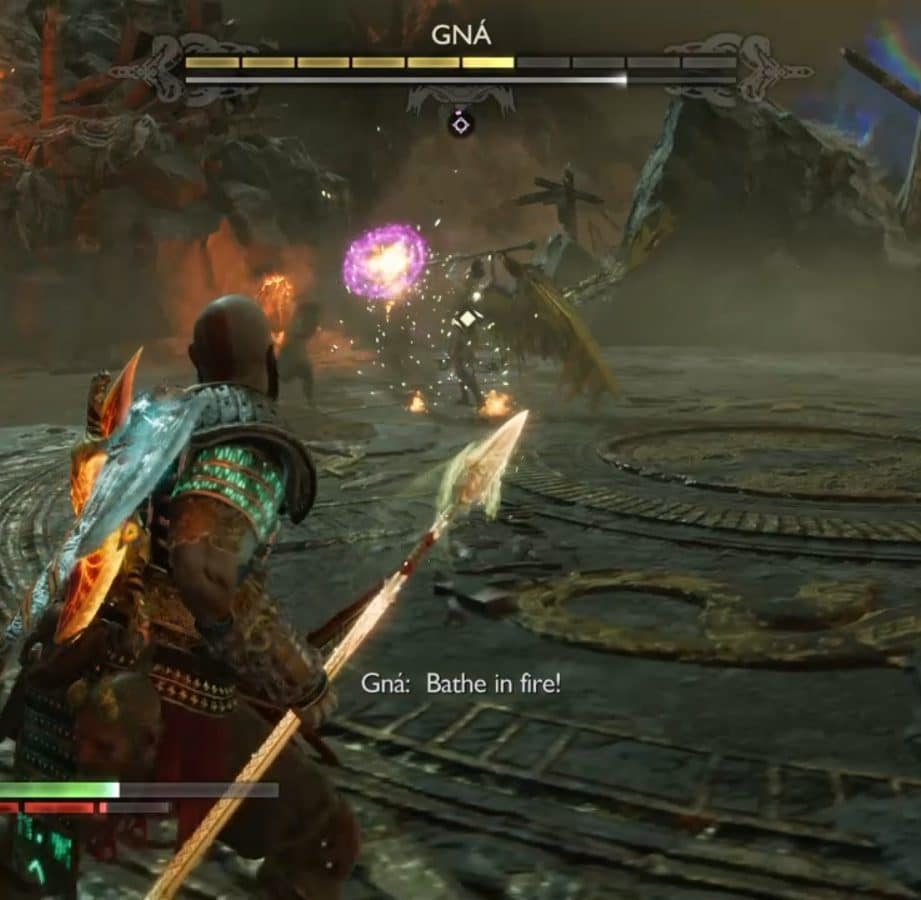921x900 pixels.
Task: Click the diamond status icon under Gná's health bar
Action: pyautogui.click(x=460, y=124)
